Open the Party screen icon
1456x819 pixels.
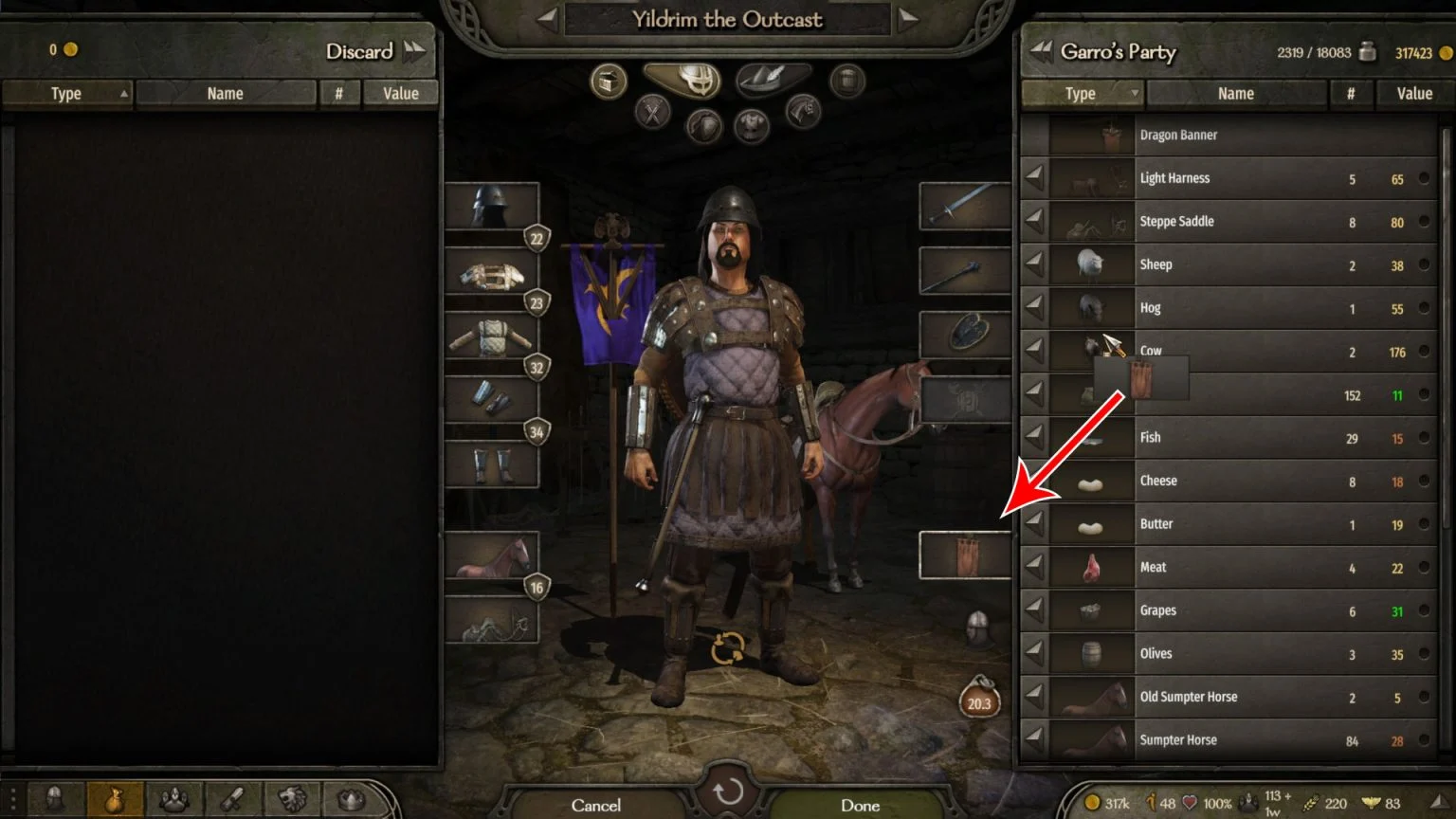point(175,799)
